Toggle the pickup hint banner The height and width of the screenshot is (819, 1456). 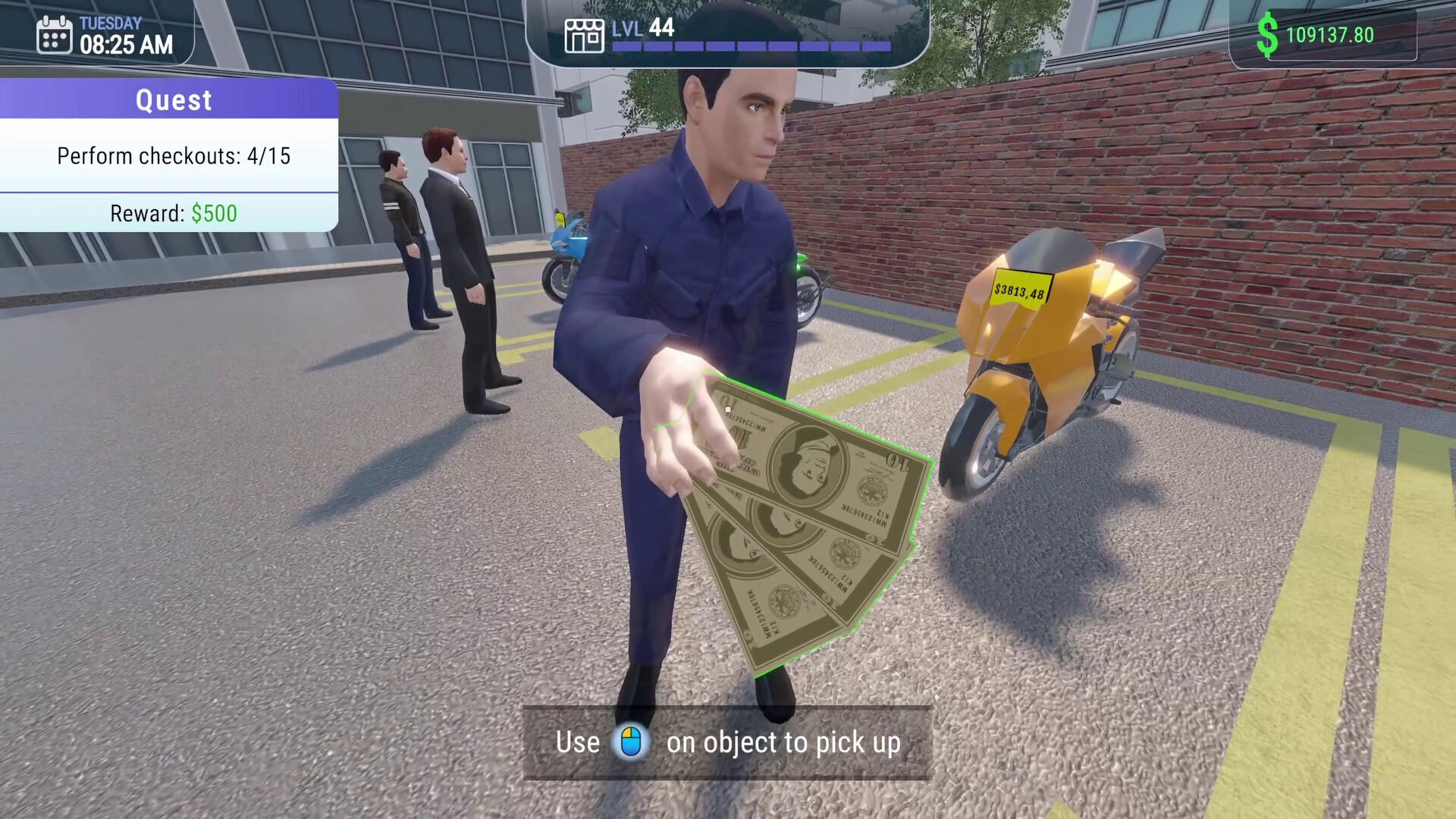tap(726, 742)
